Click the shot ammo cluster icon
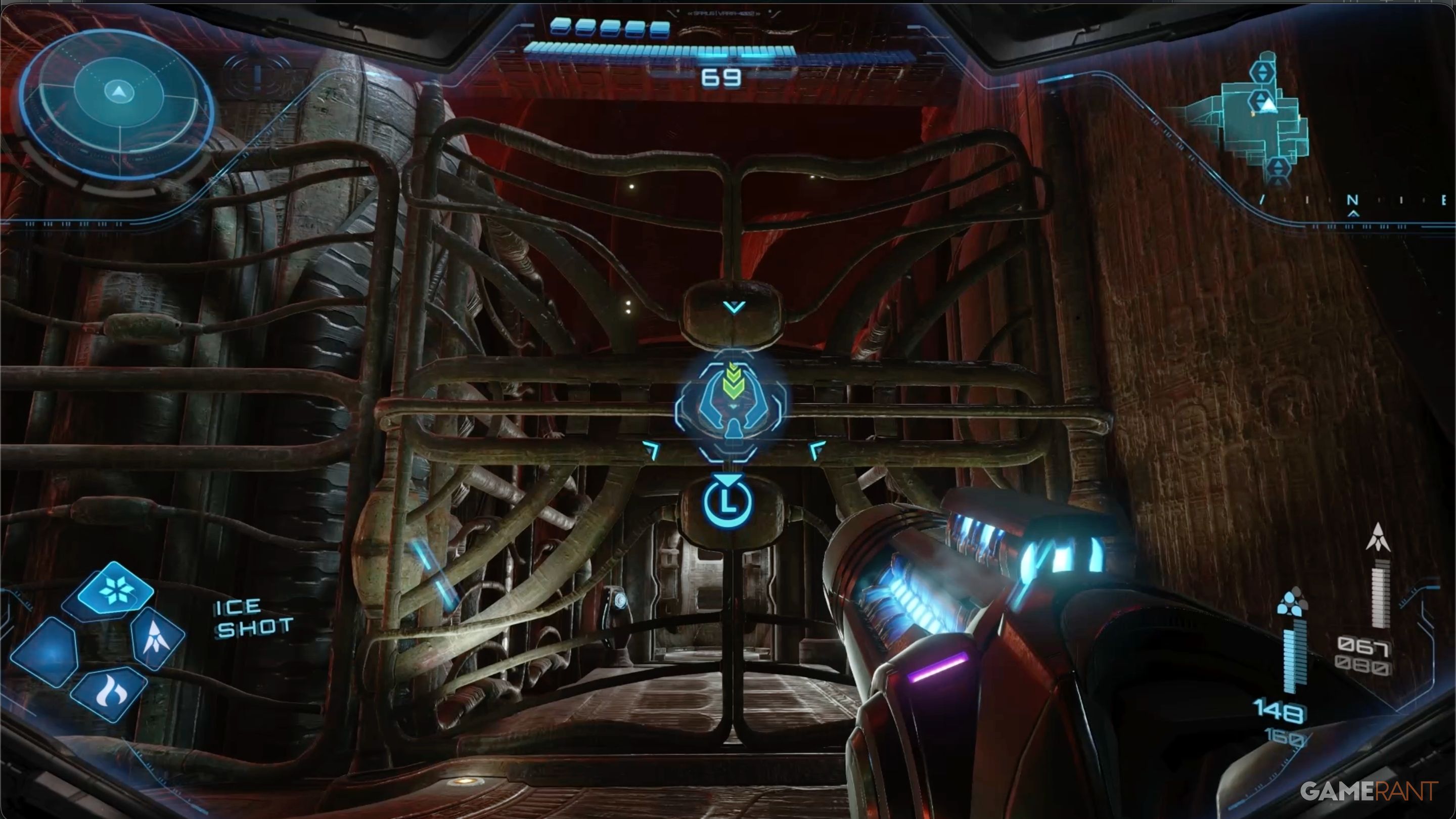Viewport: 1456px width, 819px height. pos(1292,603)
